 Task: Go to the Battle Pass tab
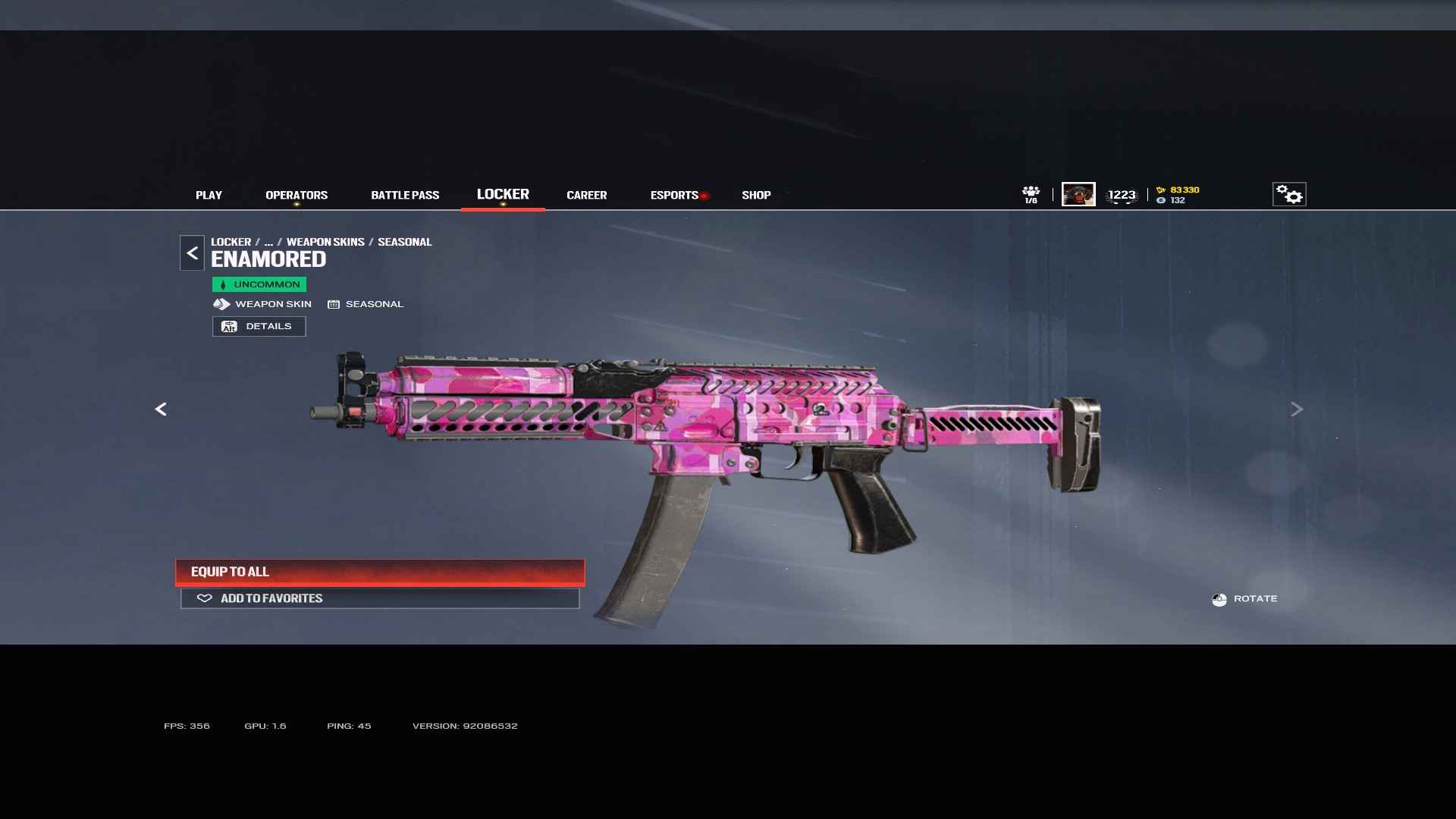coord(405,195)
